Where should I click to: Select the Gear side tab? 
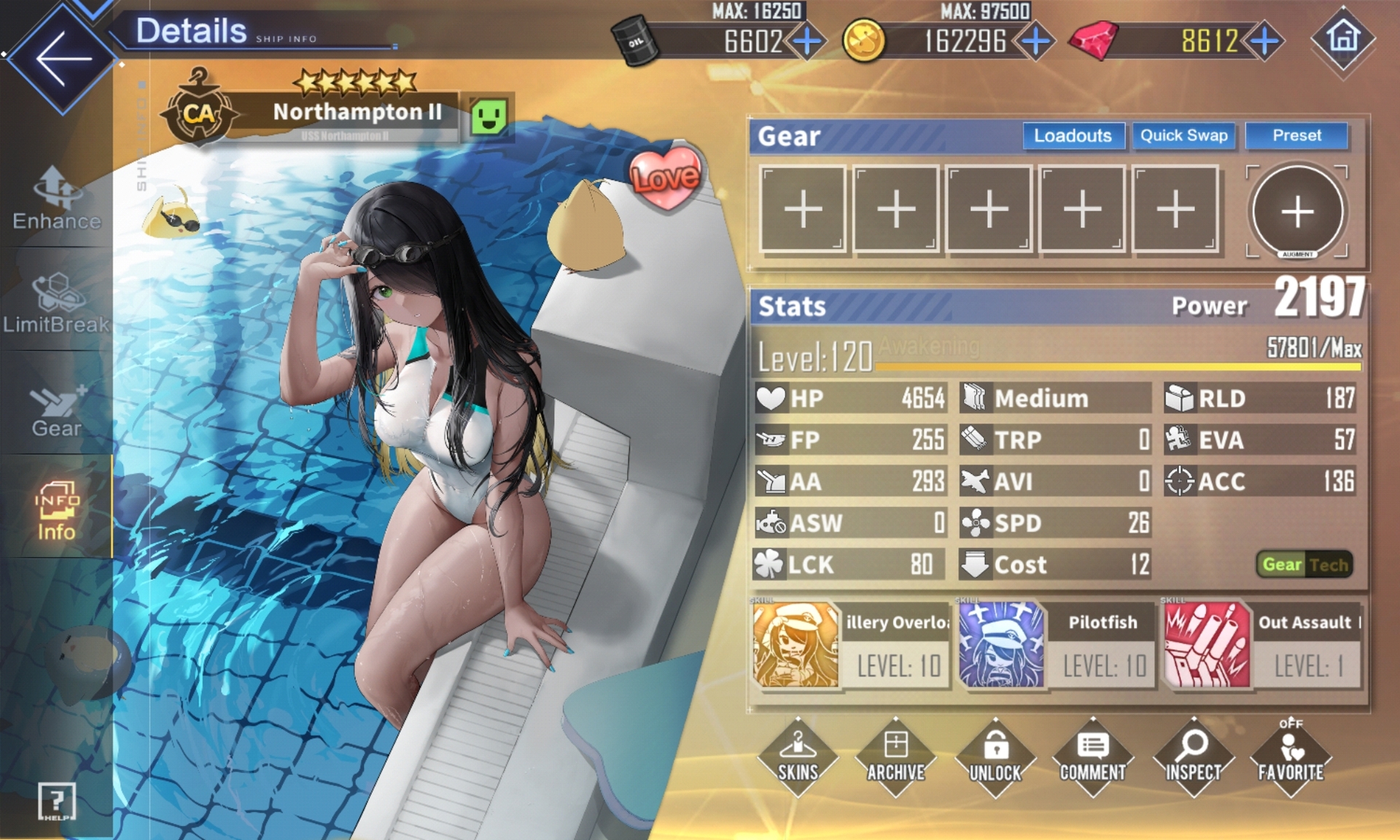click(57, 410)
